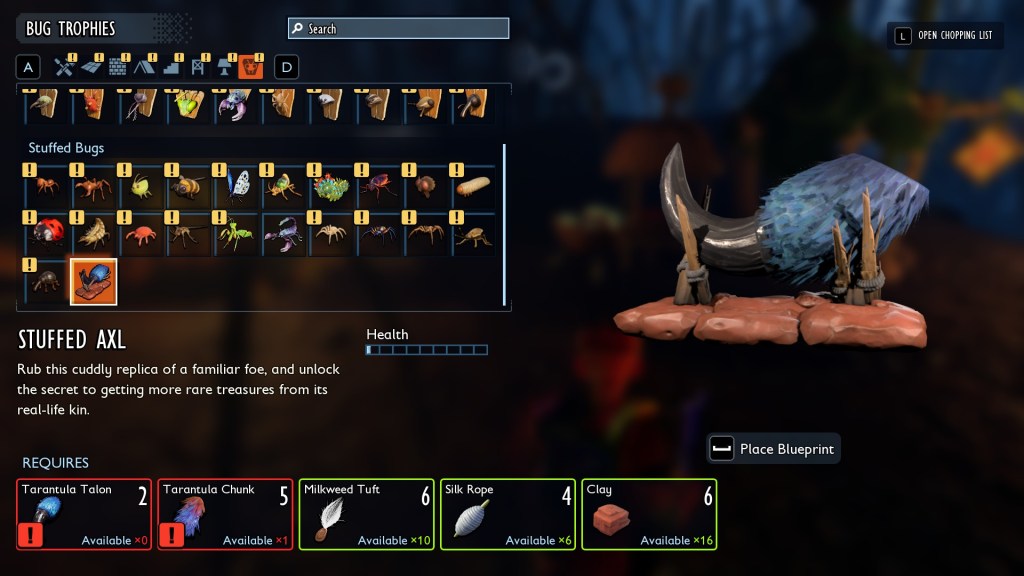
Task: Choose the stuffed white butterfly trophy
Action: [x=235, y=187]
